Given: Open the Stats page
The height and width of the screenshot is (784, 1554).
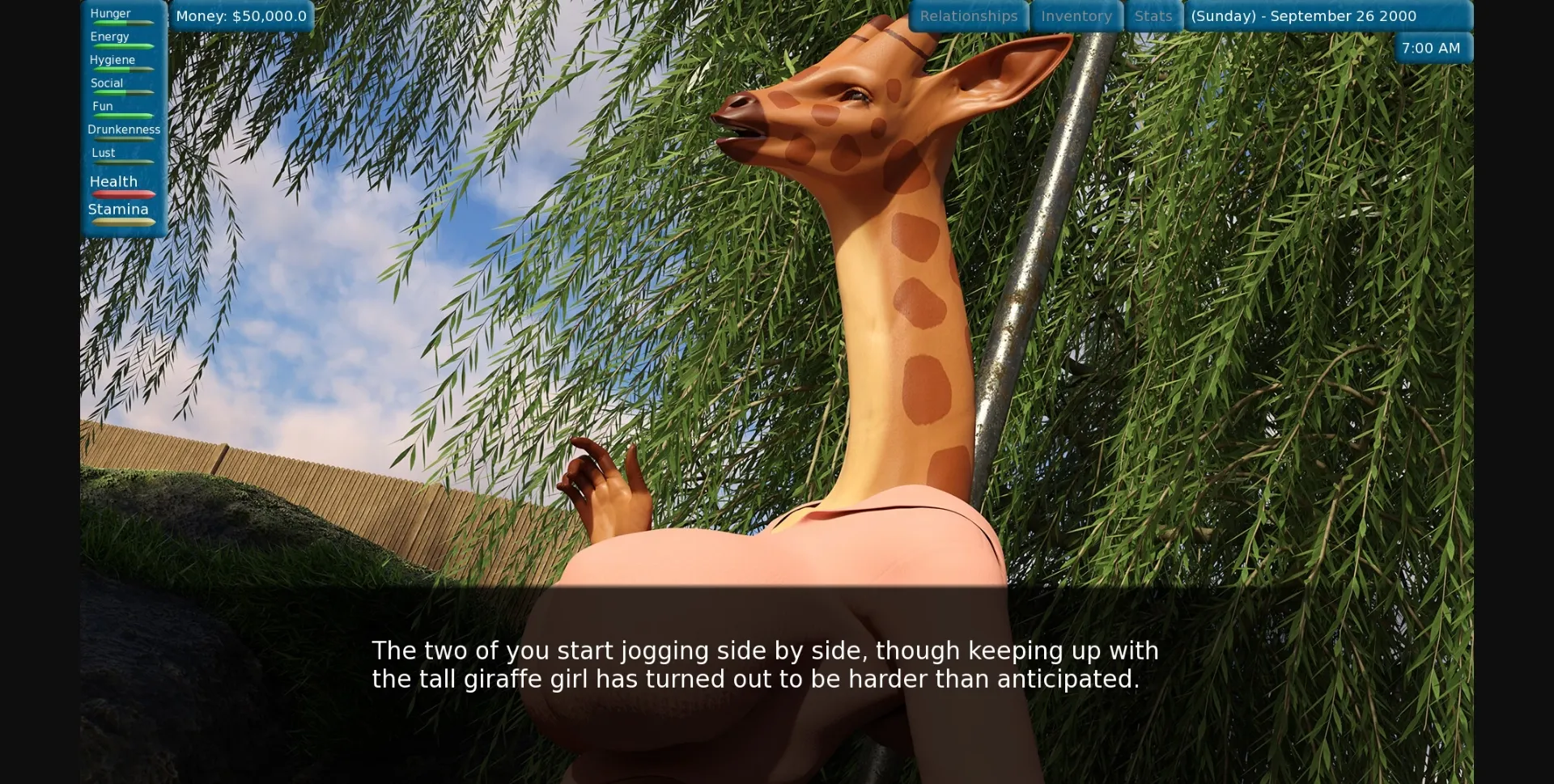Looking at the screenshot, I should pos(1153,15).
